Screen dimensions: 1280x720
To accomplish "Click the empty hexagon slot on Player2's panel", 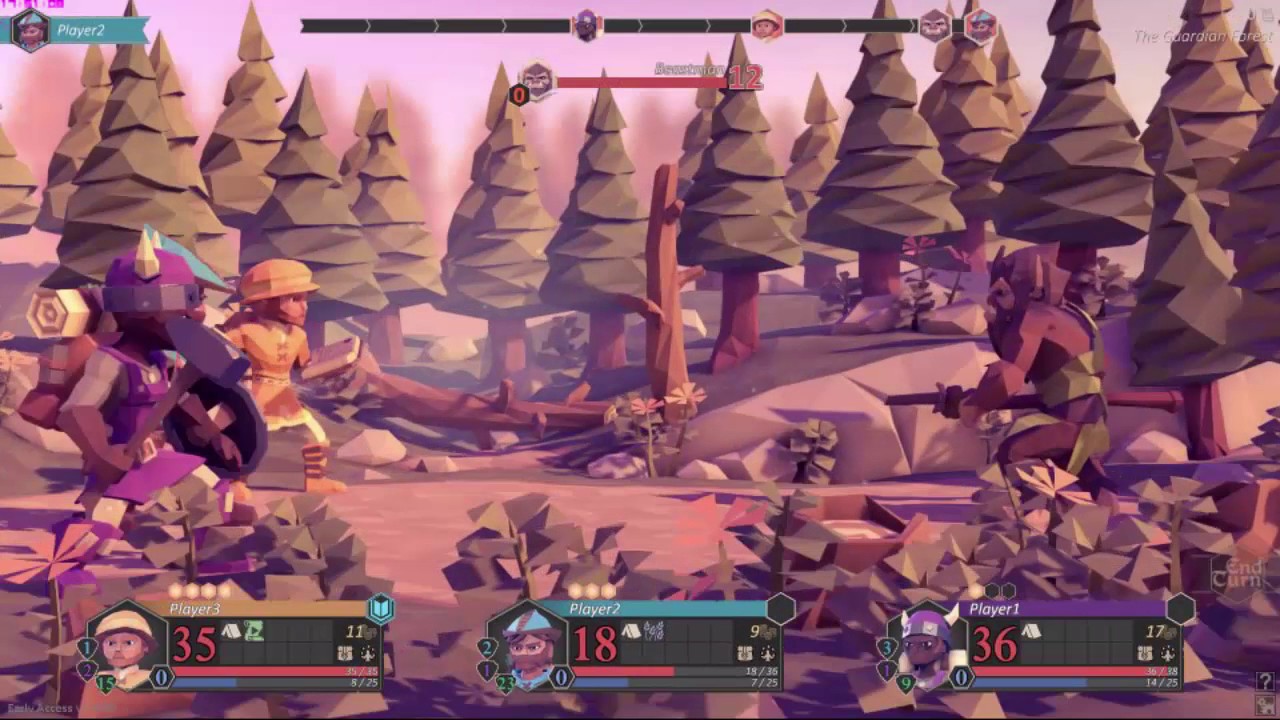I will [780, 608].
